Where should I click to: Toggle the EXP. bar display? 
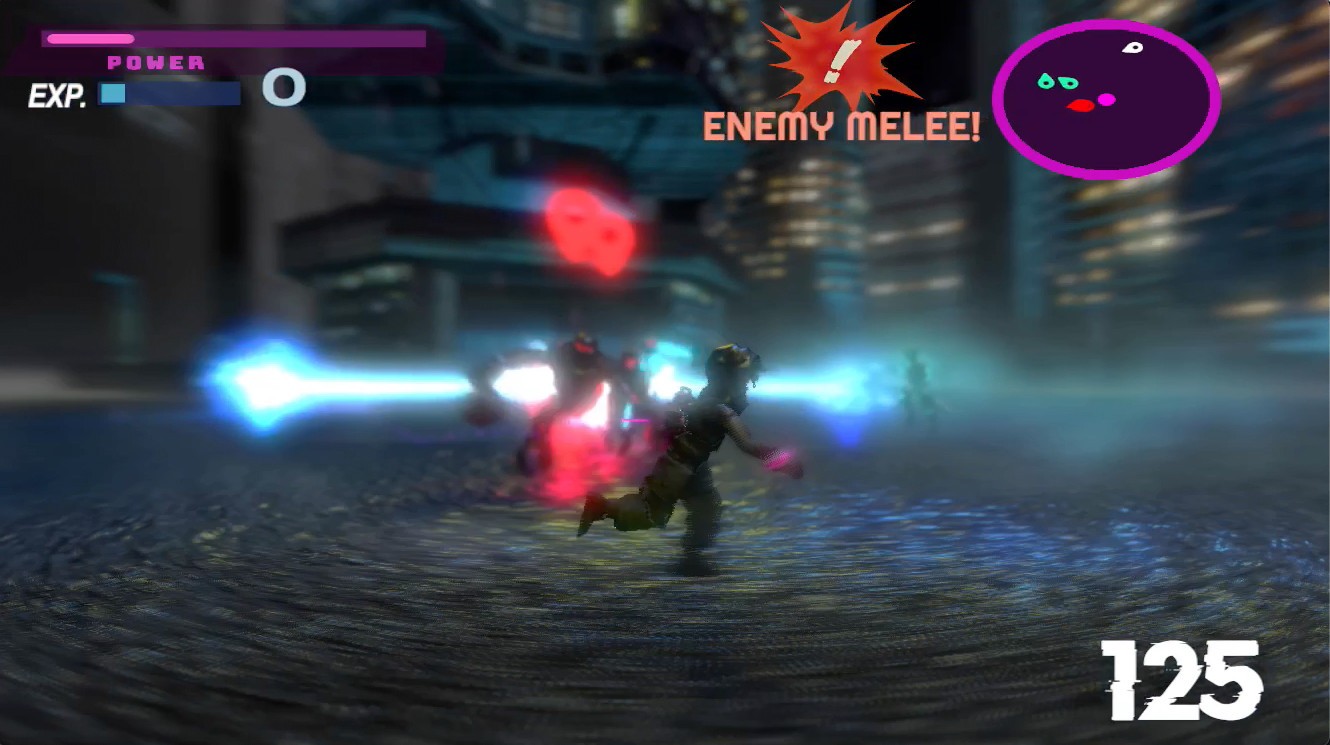tap(170, 93)
